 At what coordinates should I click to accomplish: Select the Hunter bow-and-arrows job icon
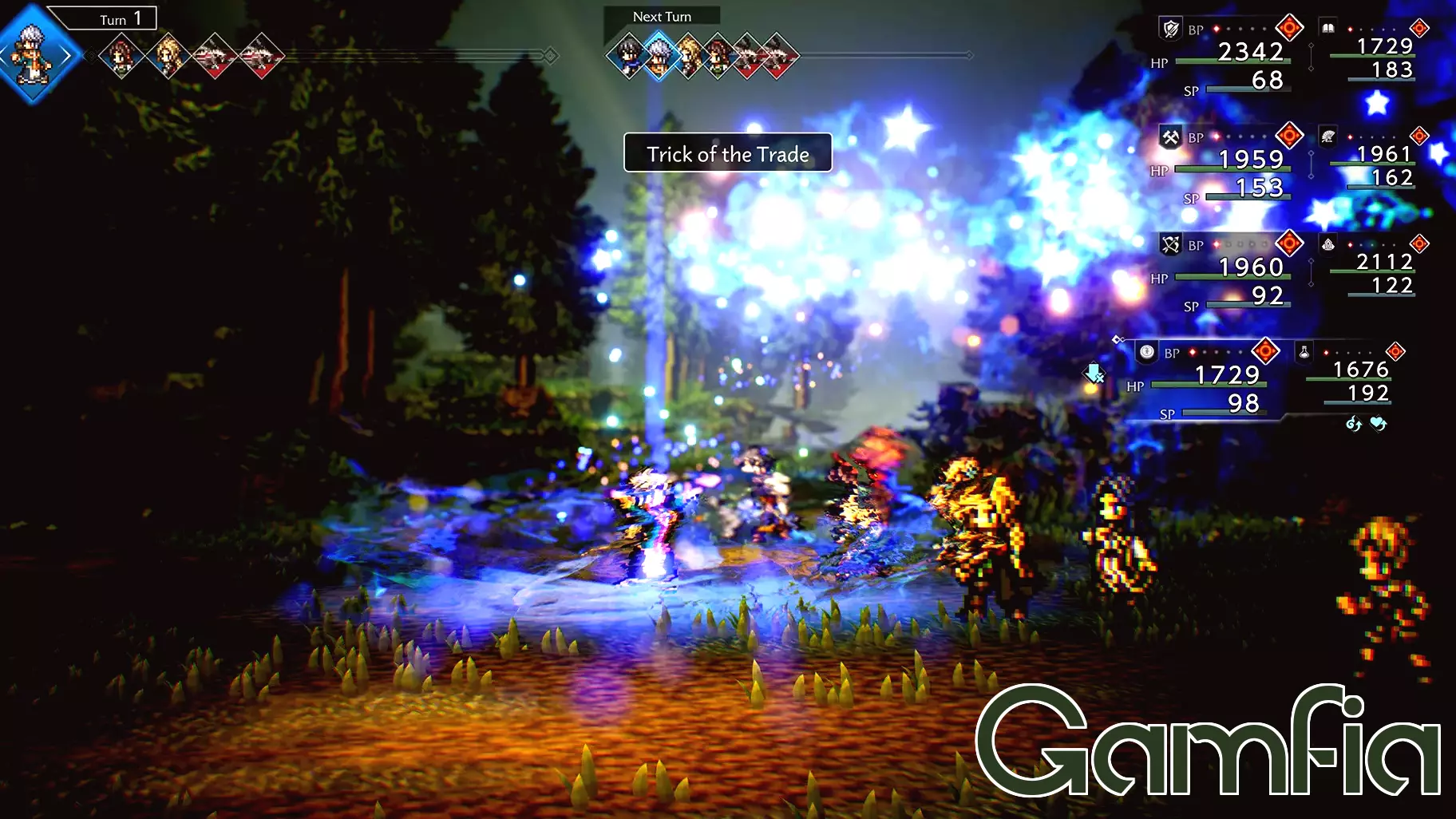[x=1170, y=245]
